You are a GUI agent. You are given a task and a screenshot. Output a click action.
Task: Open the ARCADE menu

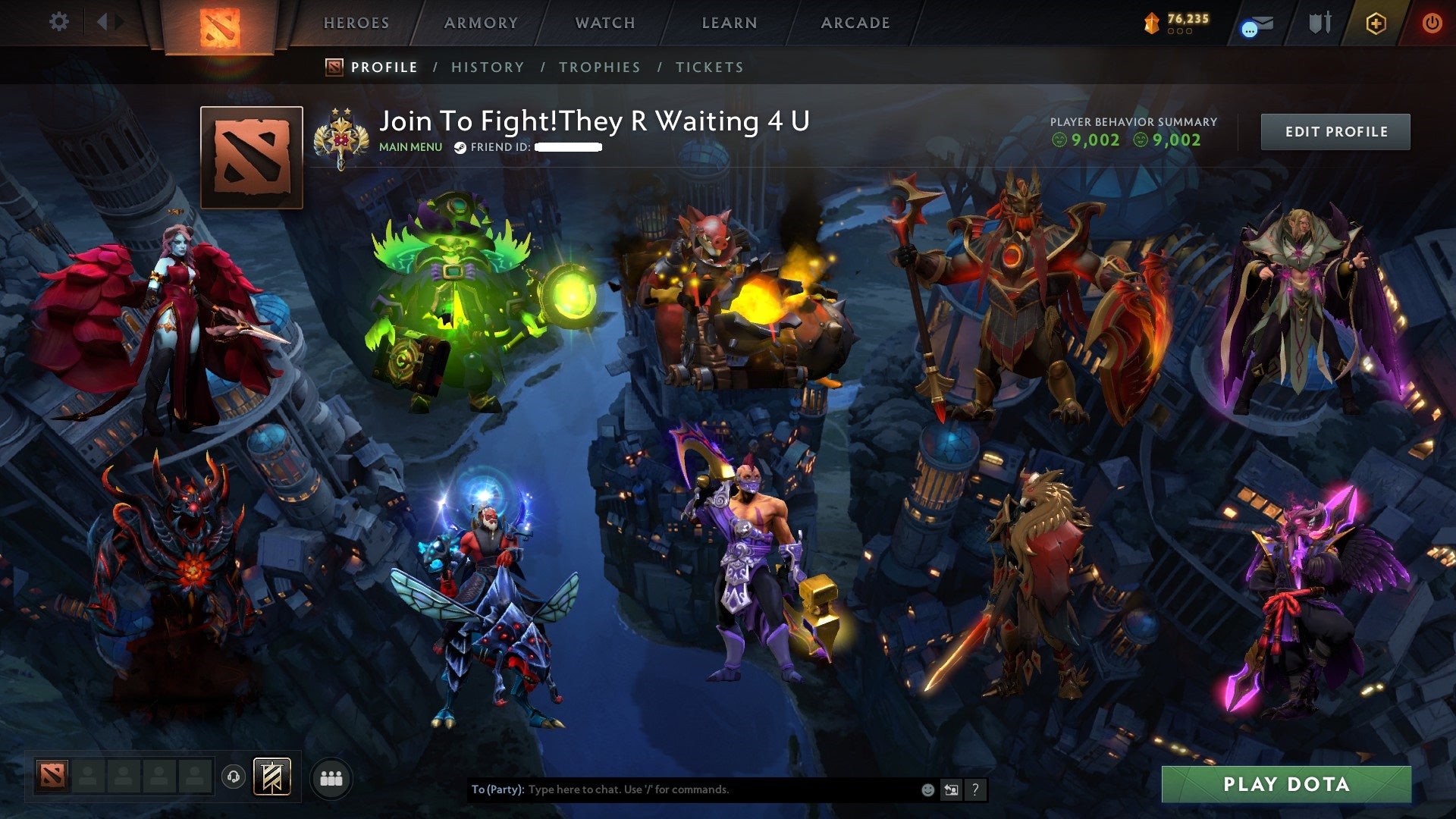click(x=855, y=23)
